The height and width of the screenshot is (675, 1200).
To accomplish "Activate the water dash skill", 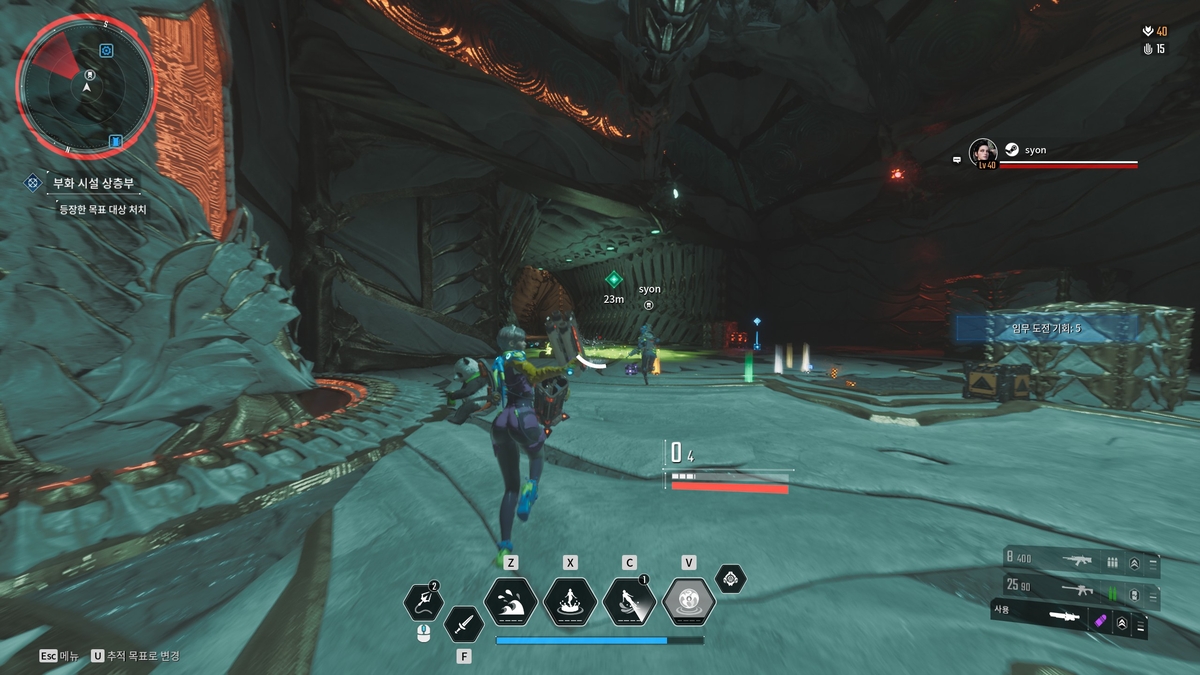I will coord(629,602).
